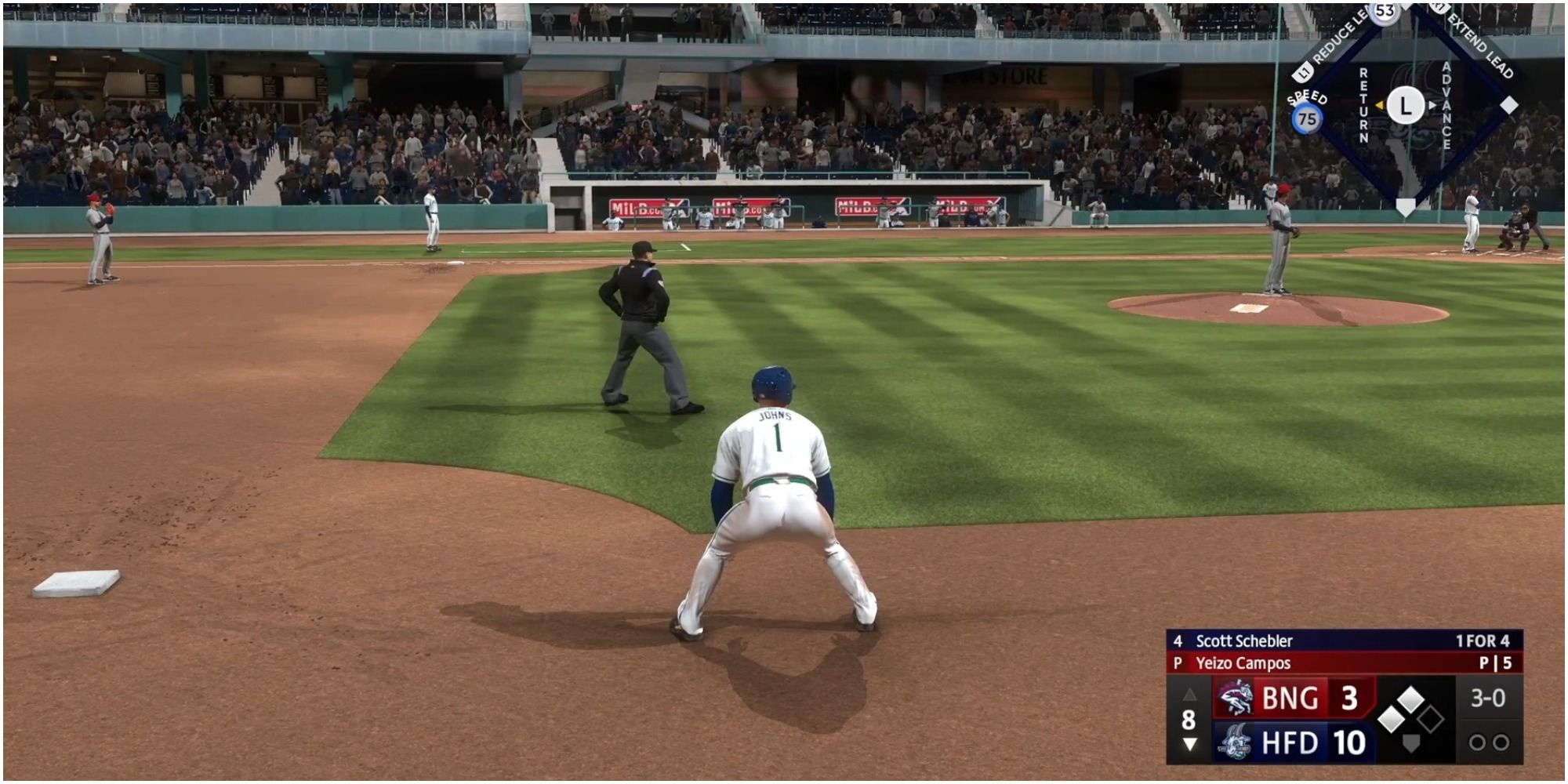
Task: Click the SPEED 75 badge
Action: [1307, 117]
